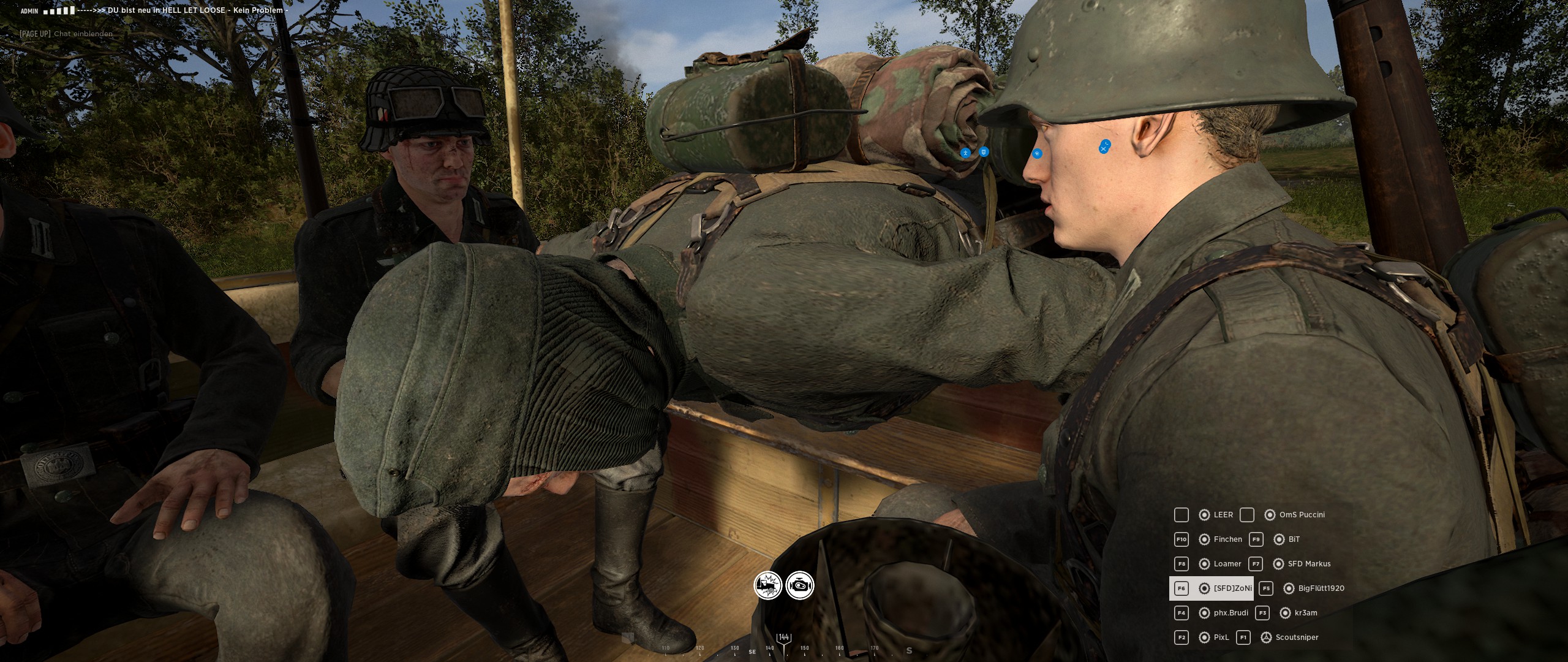Click BiT's passenger seat row

click(x=1294, y=539)
